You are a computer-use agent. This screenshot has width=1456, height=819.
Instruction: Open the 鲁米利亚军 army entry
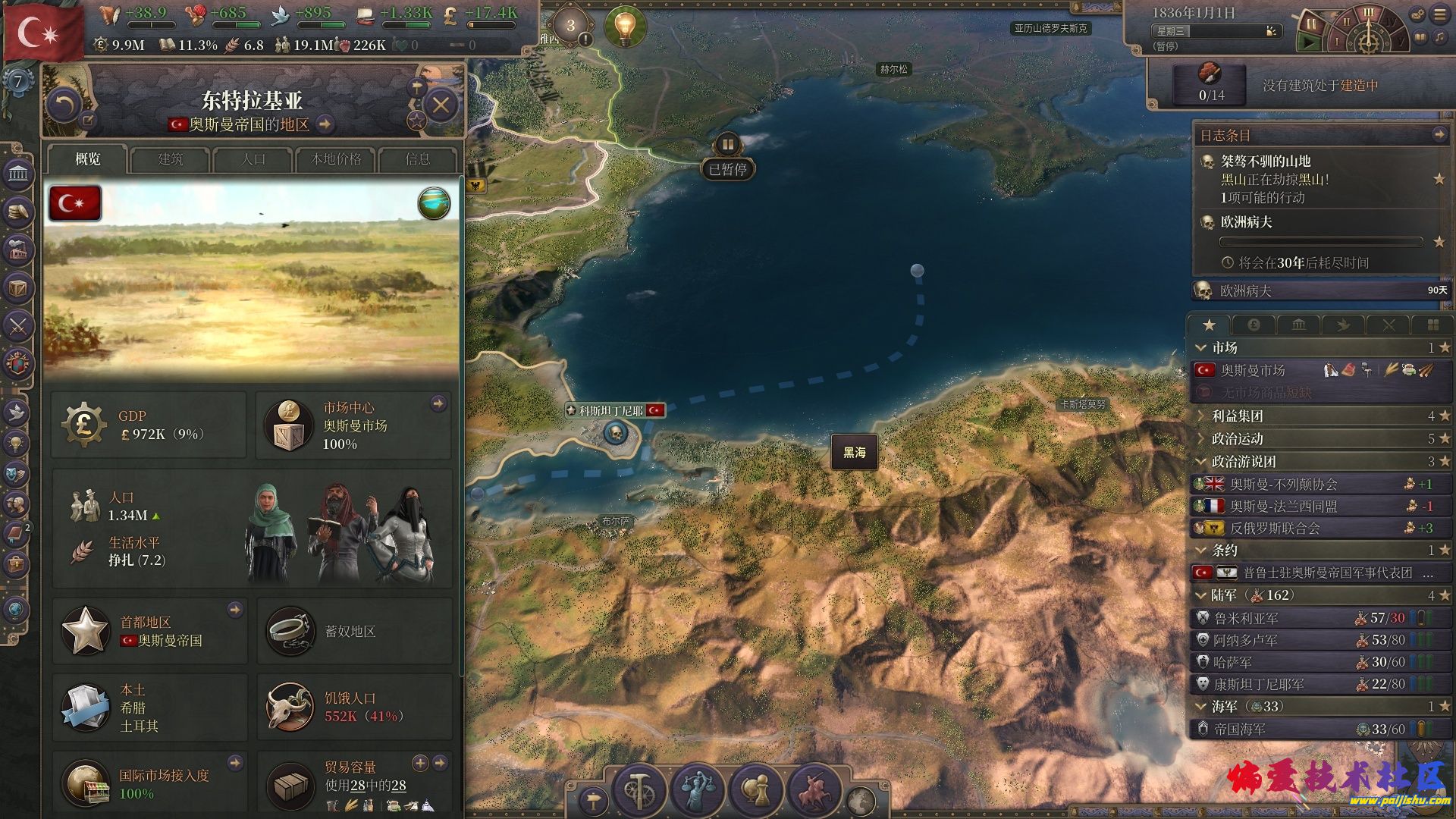1246,618
